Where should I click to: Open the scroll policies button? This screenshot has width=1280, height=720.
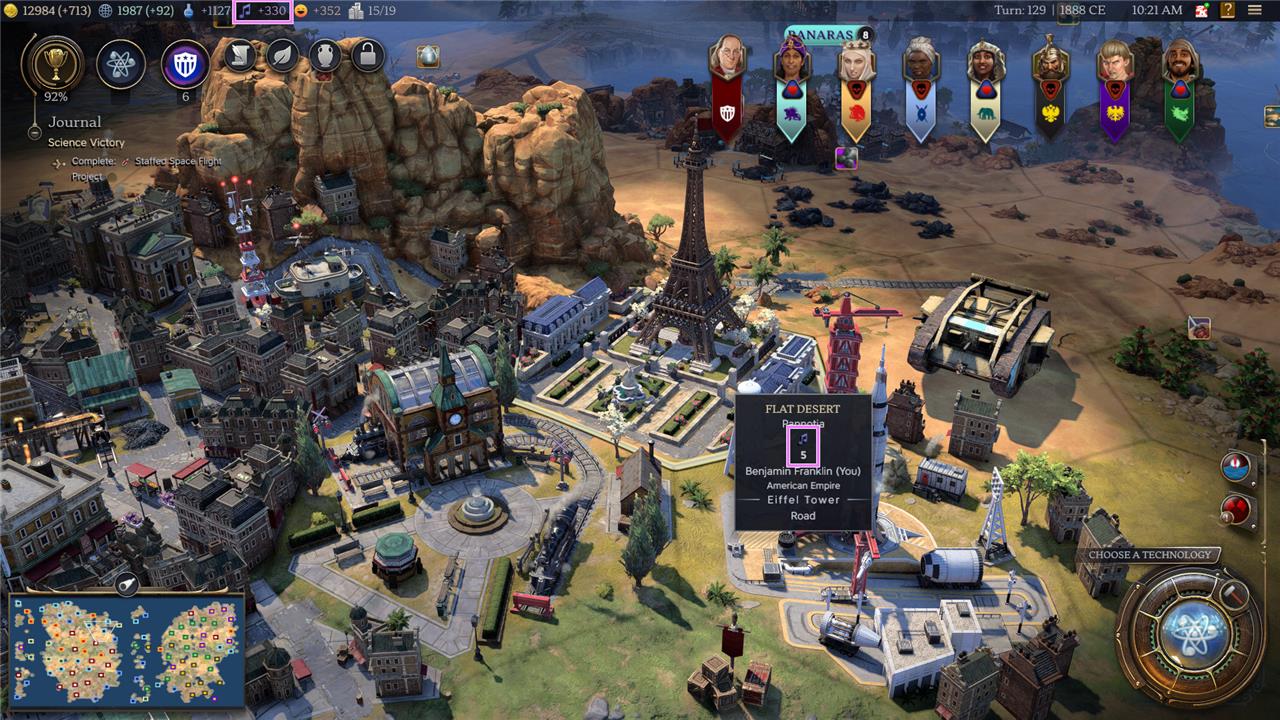pyautogui.click(x=238, y=55)
